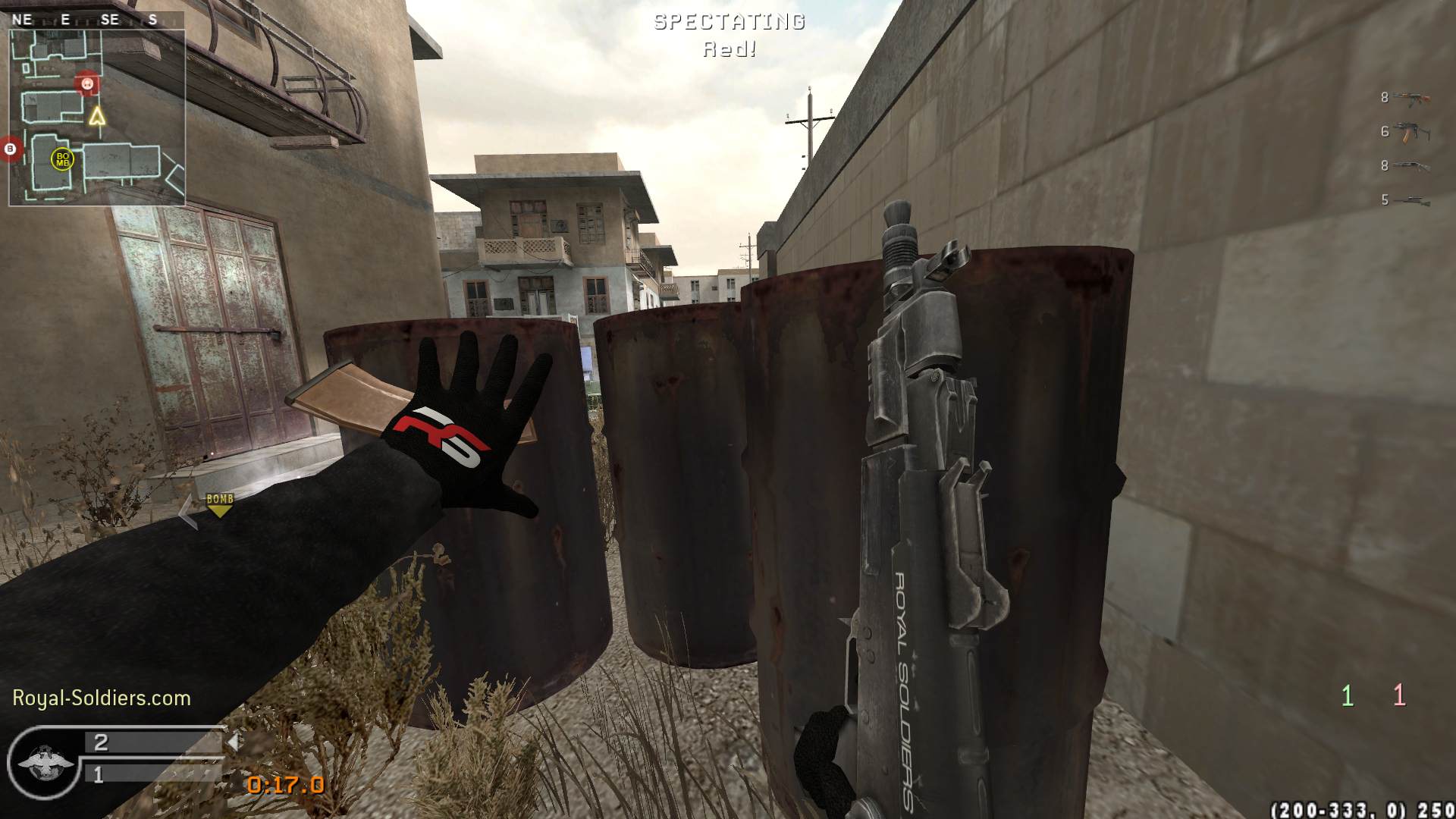Select the shotgun weapon icon
1456x819 pixels.
1411,166
